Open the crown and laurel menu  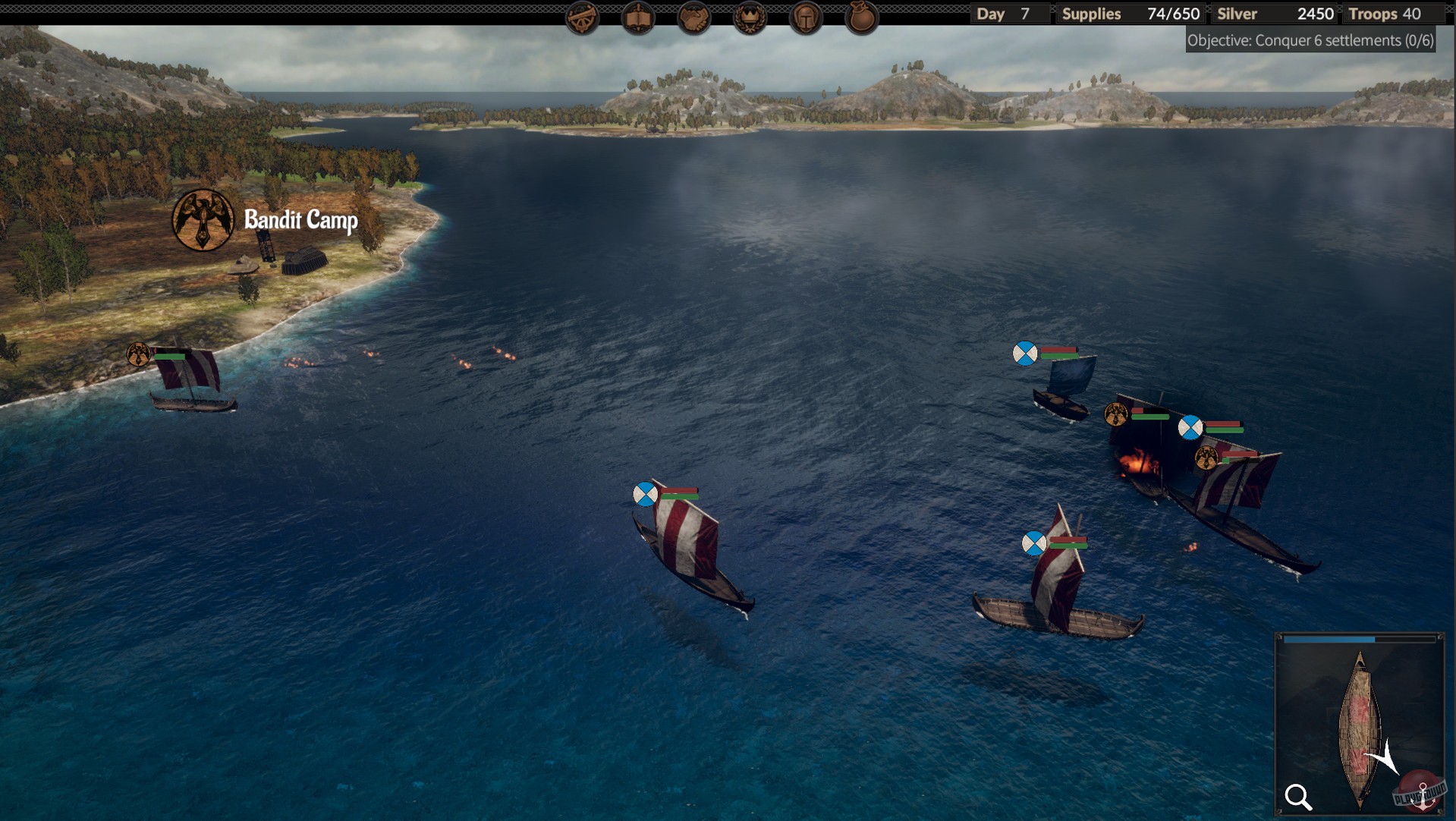750,17
